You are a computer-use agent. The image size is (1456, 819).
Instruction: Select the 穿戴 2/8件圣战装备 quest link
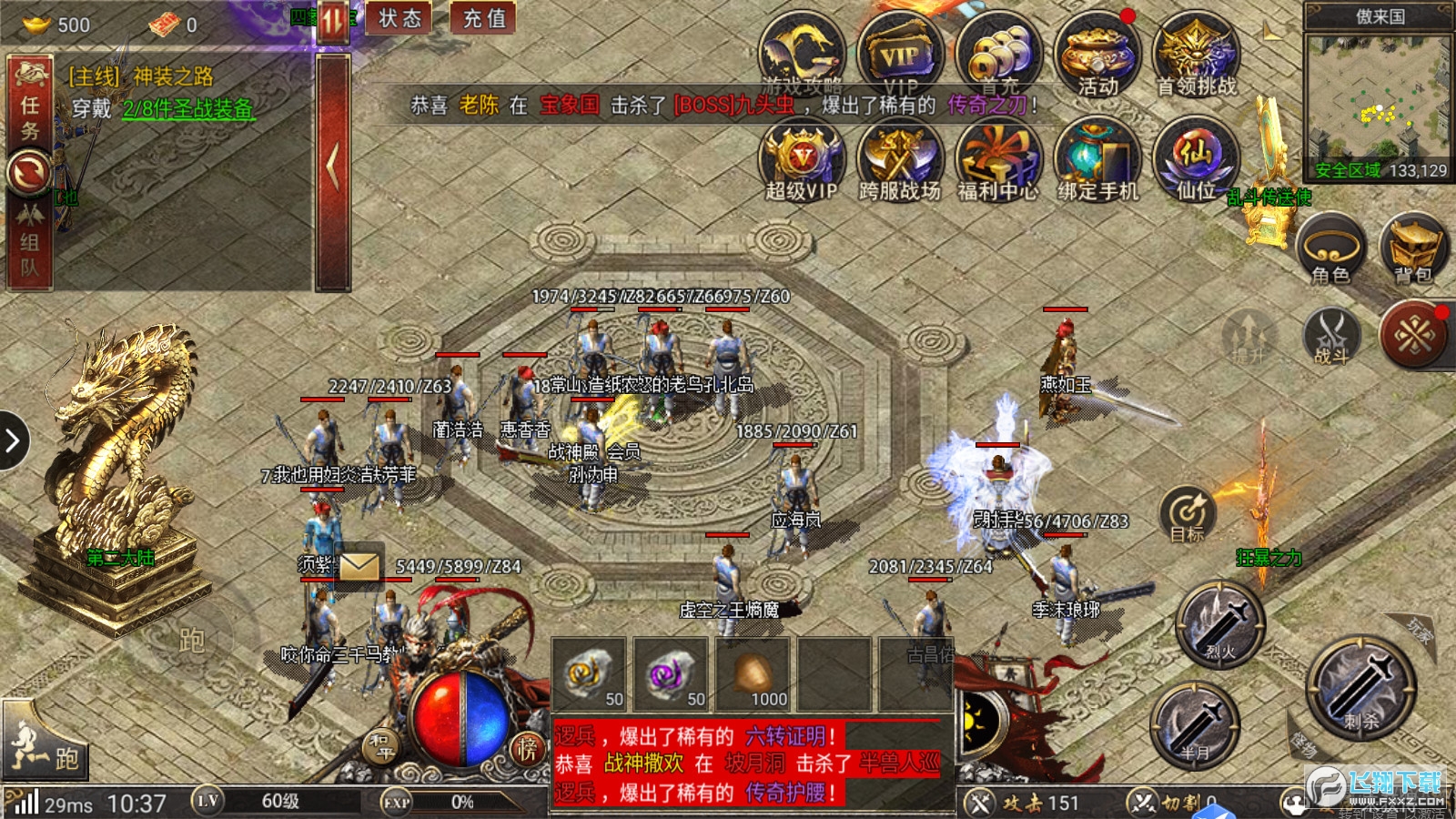(x=188, y=109)
